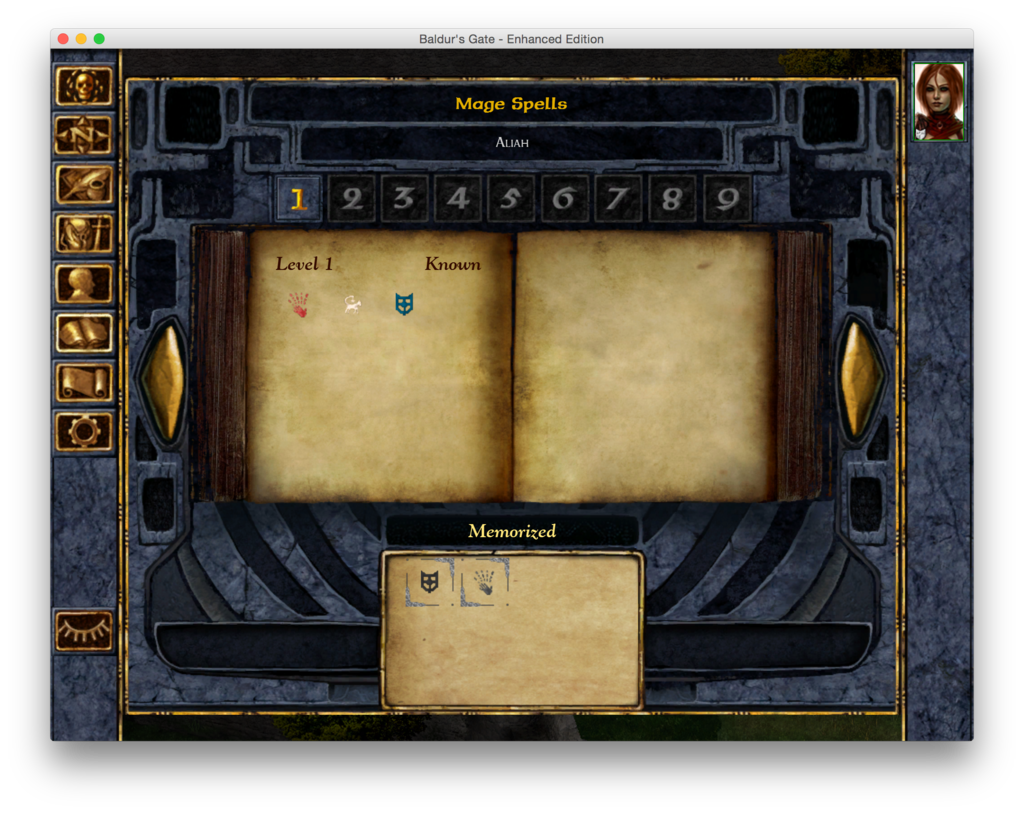The image size is (1024, 813).
Task: Flip to previous page with left arrow
Action: click(162, 380)
